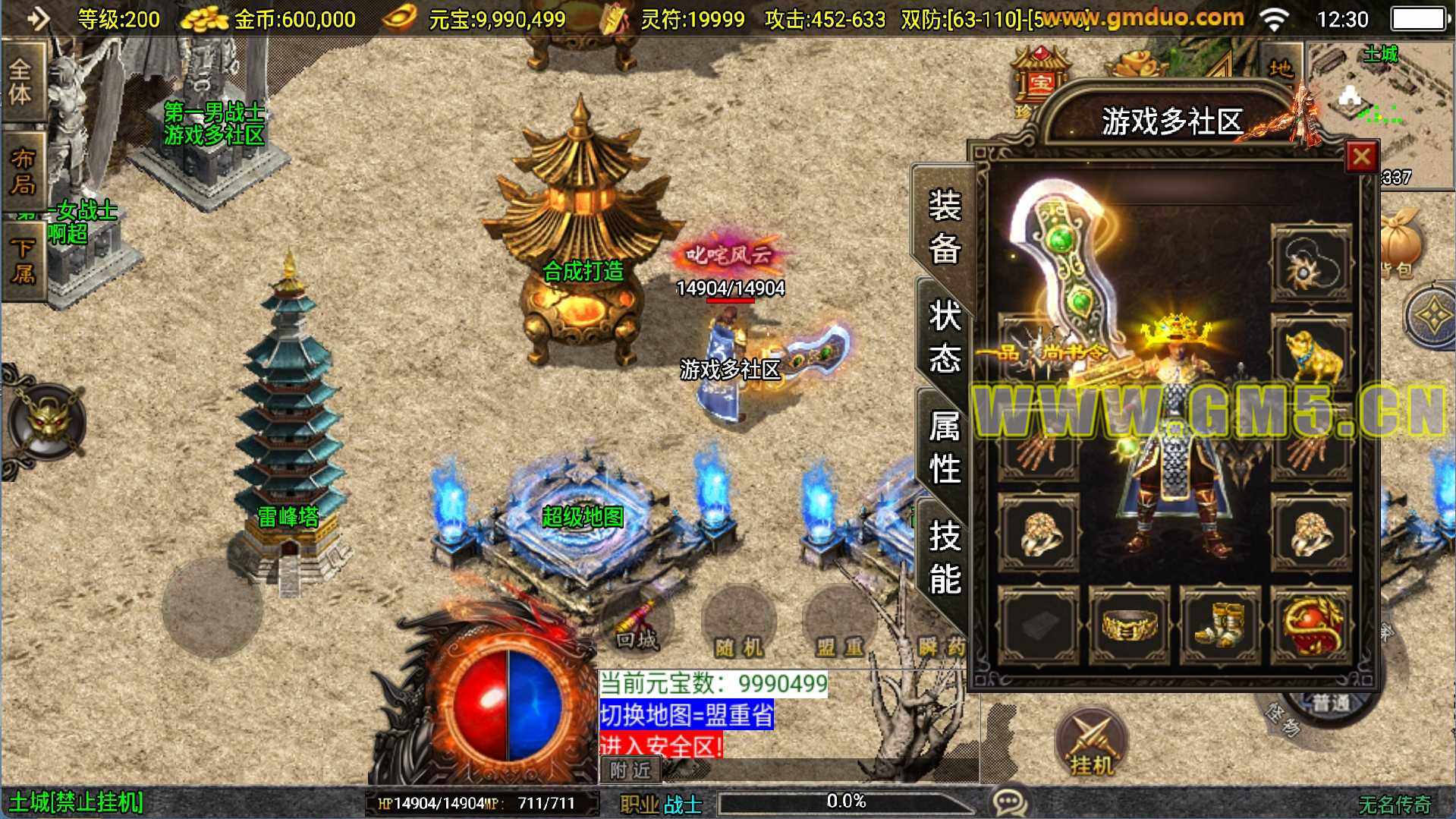Screen dimensions: 1456x819
Task: Select the 技能 skills tab
Action: [x=945, y=556]
